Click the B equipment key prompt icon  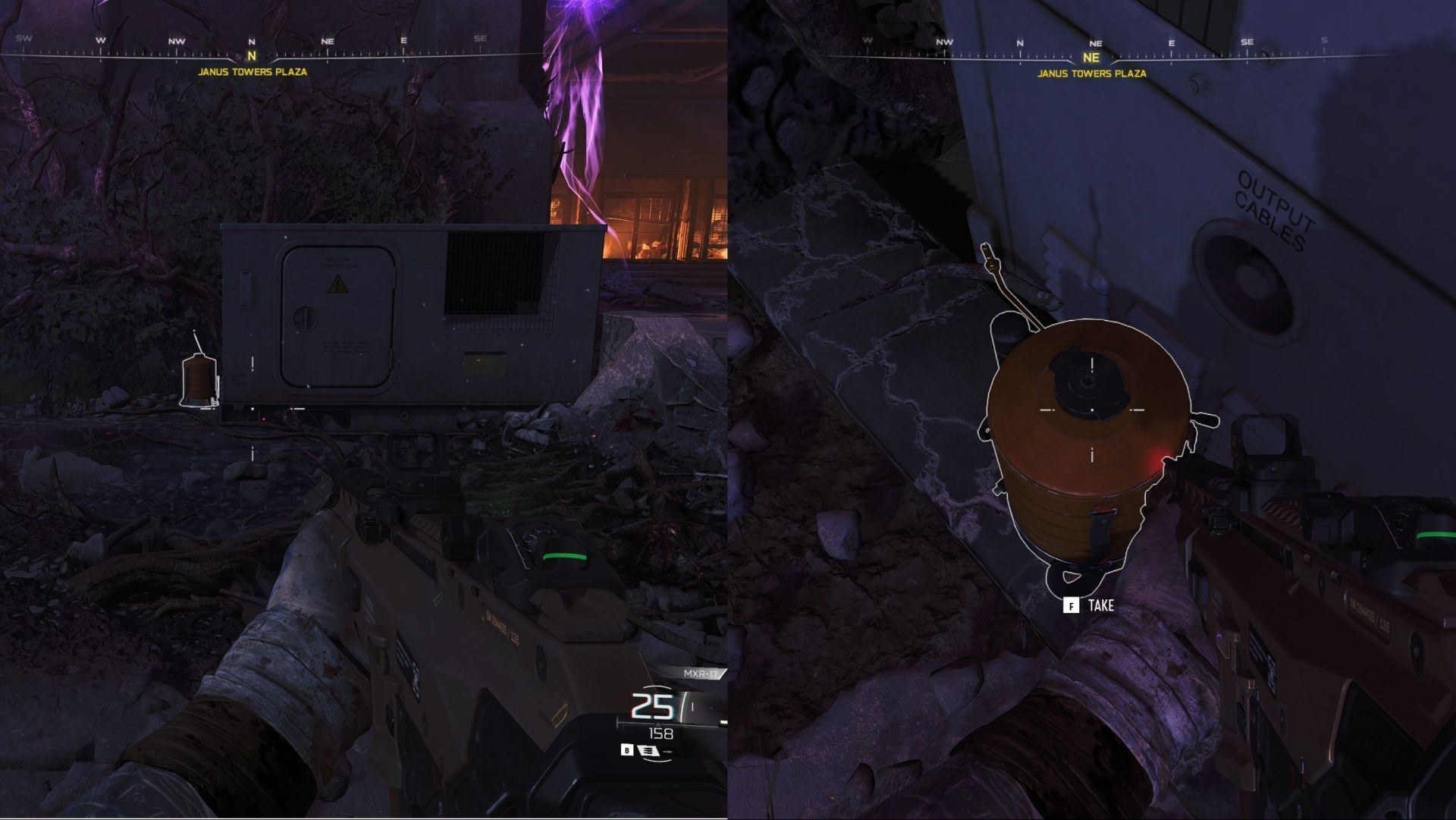(627, 751)
